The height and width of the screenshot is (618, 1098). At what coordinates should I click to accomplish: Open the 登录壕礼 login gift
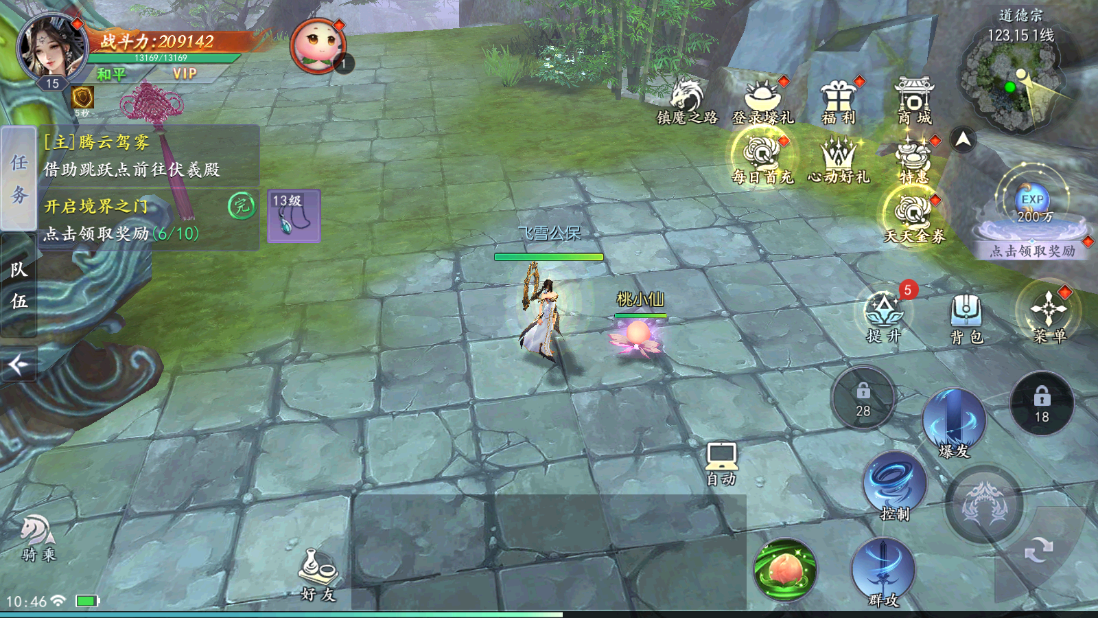[762, 98]
